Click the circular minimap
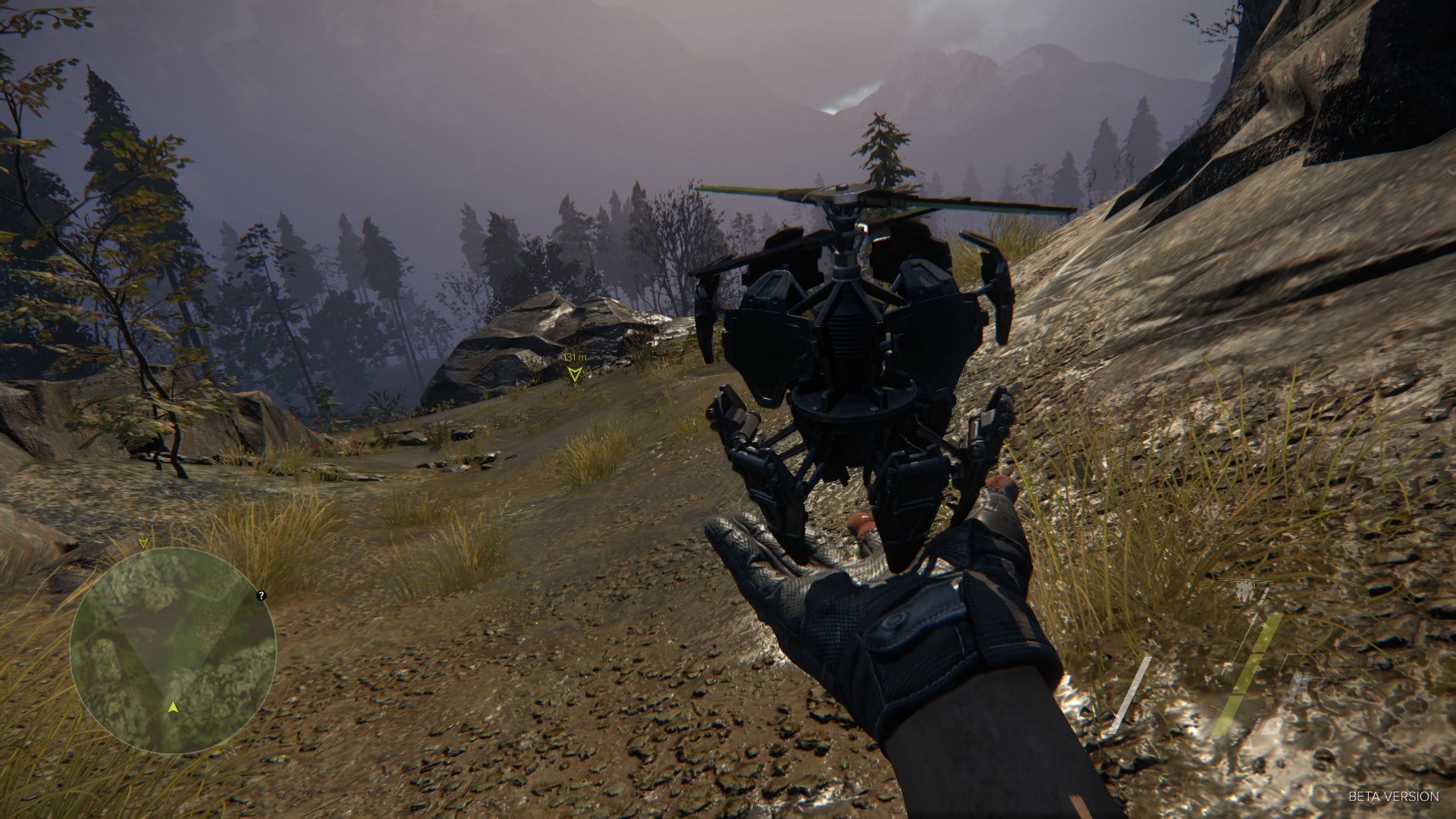This screenshot has height=819, width=1456. 173,651
